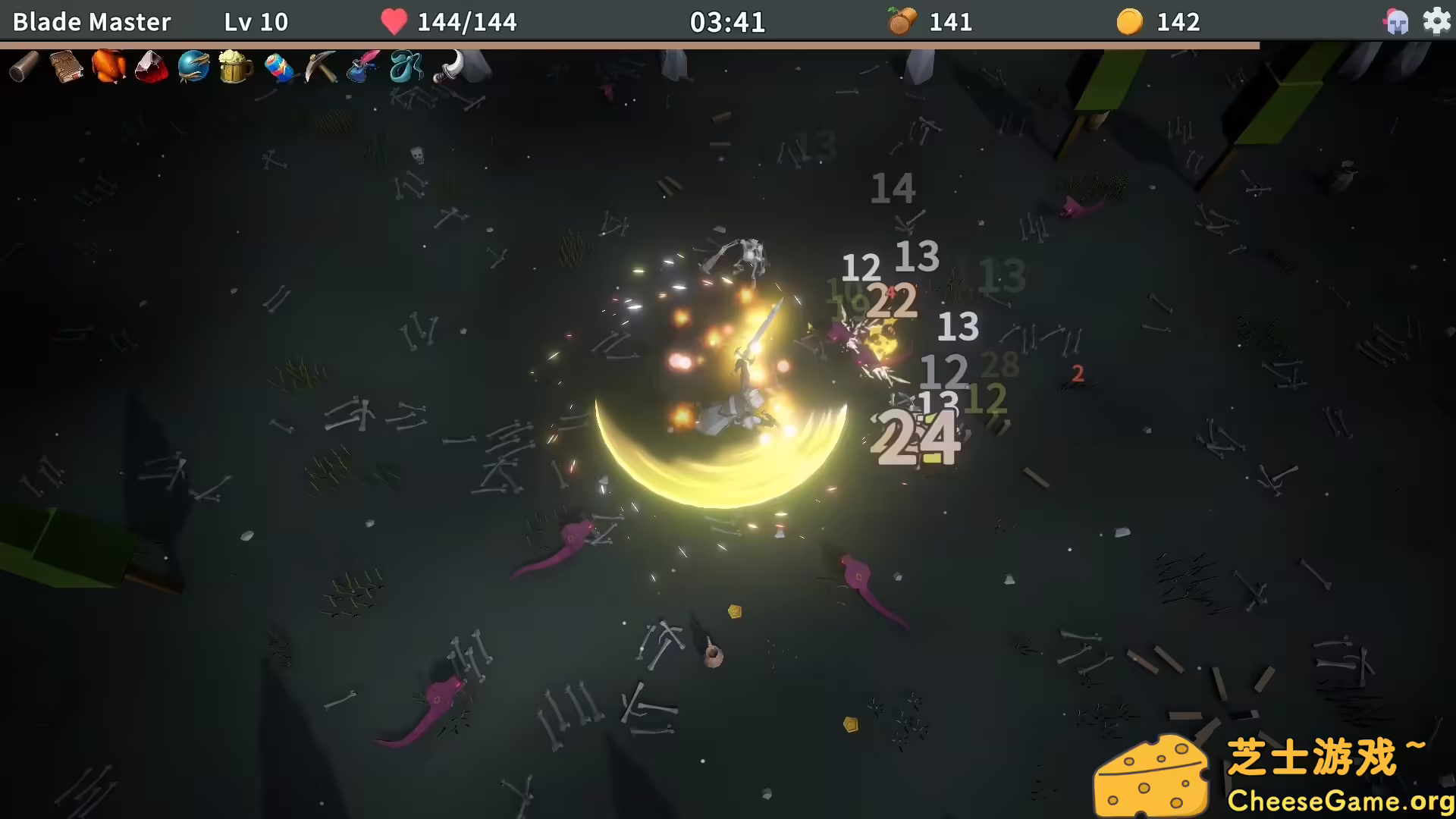Open the ink bottle with feather icon
Image resolution: width=1456 pixels, height=819 pixels.
(362, 68)
